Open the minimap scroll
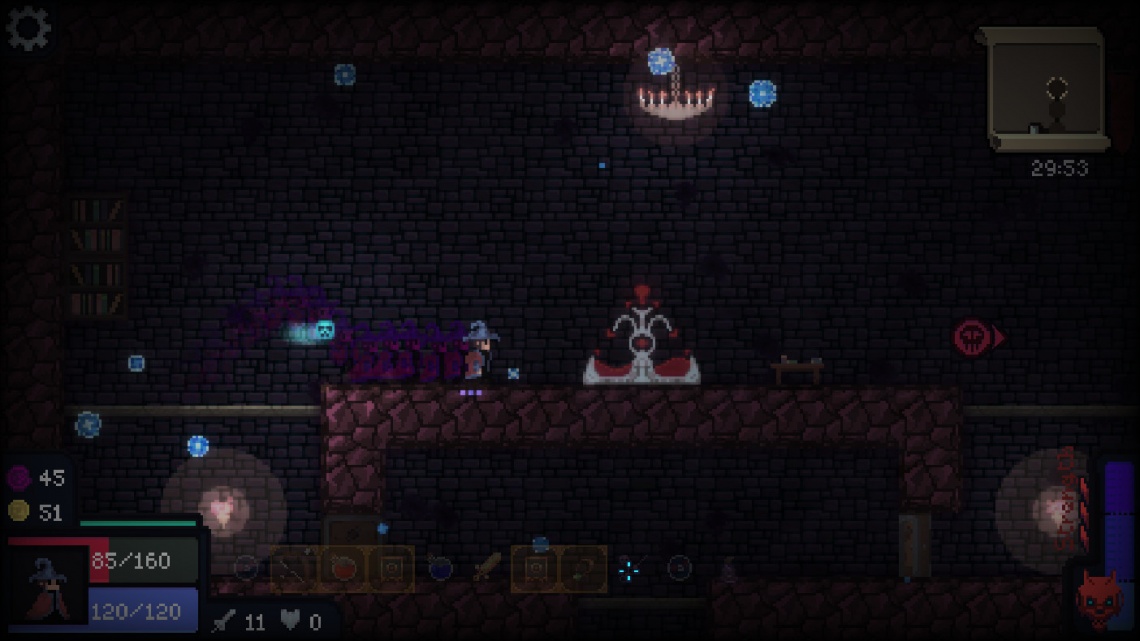Viewport: 1140px width, 641px height. (x=1046, y=90)
